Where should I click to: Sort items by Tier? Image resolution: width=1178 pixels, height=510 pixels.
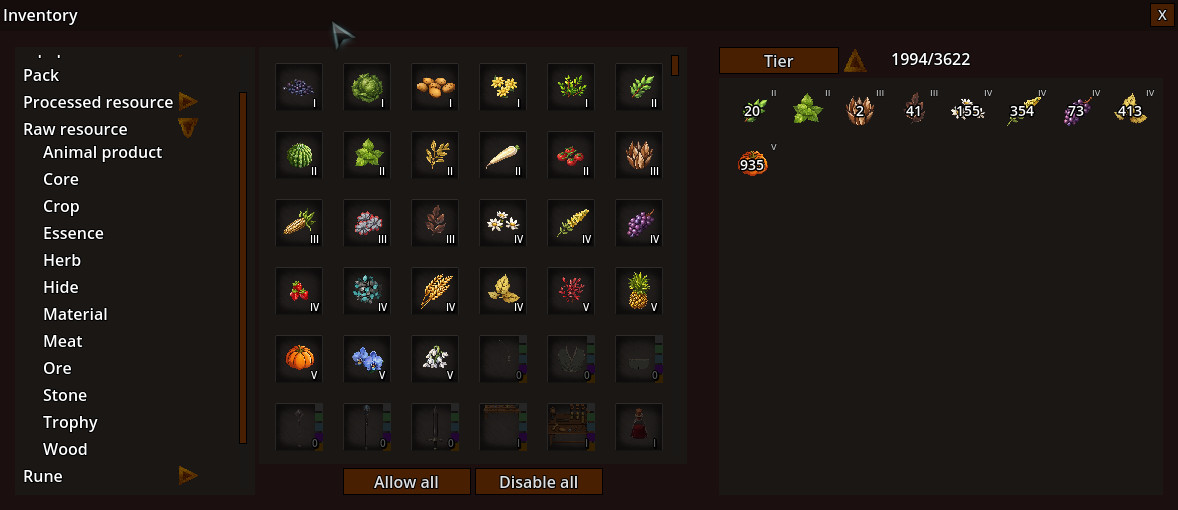pyautogui.click(x=778, y=61)
